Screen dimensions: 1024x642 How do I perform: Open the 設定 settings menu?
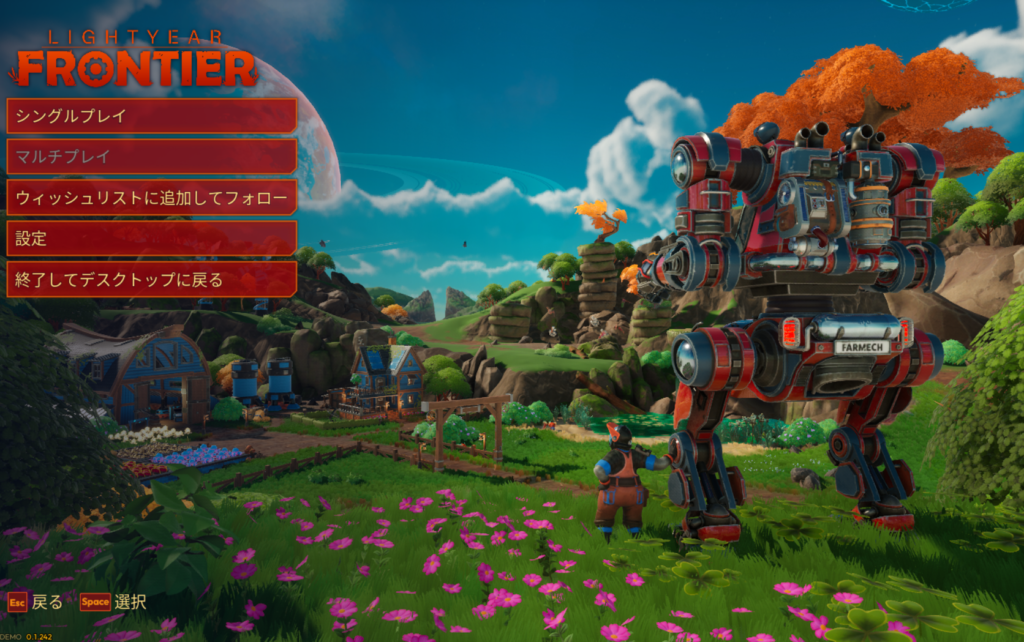click(x=152, y=239)
